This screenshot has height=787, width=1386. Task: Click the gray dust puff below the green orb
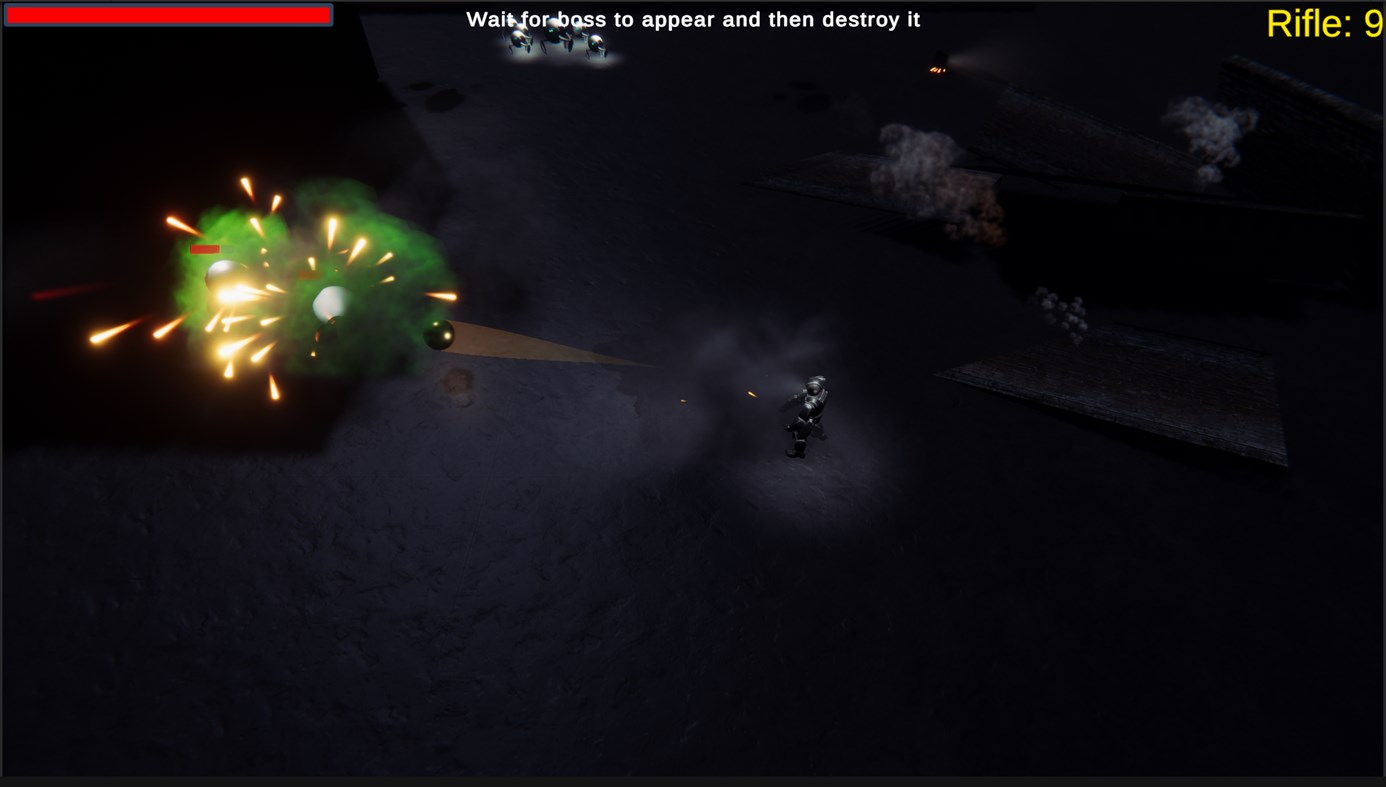(458, 383)
